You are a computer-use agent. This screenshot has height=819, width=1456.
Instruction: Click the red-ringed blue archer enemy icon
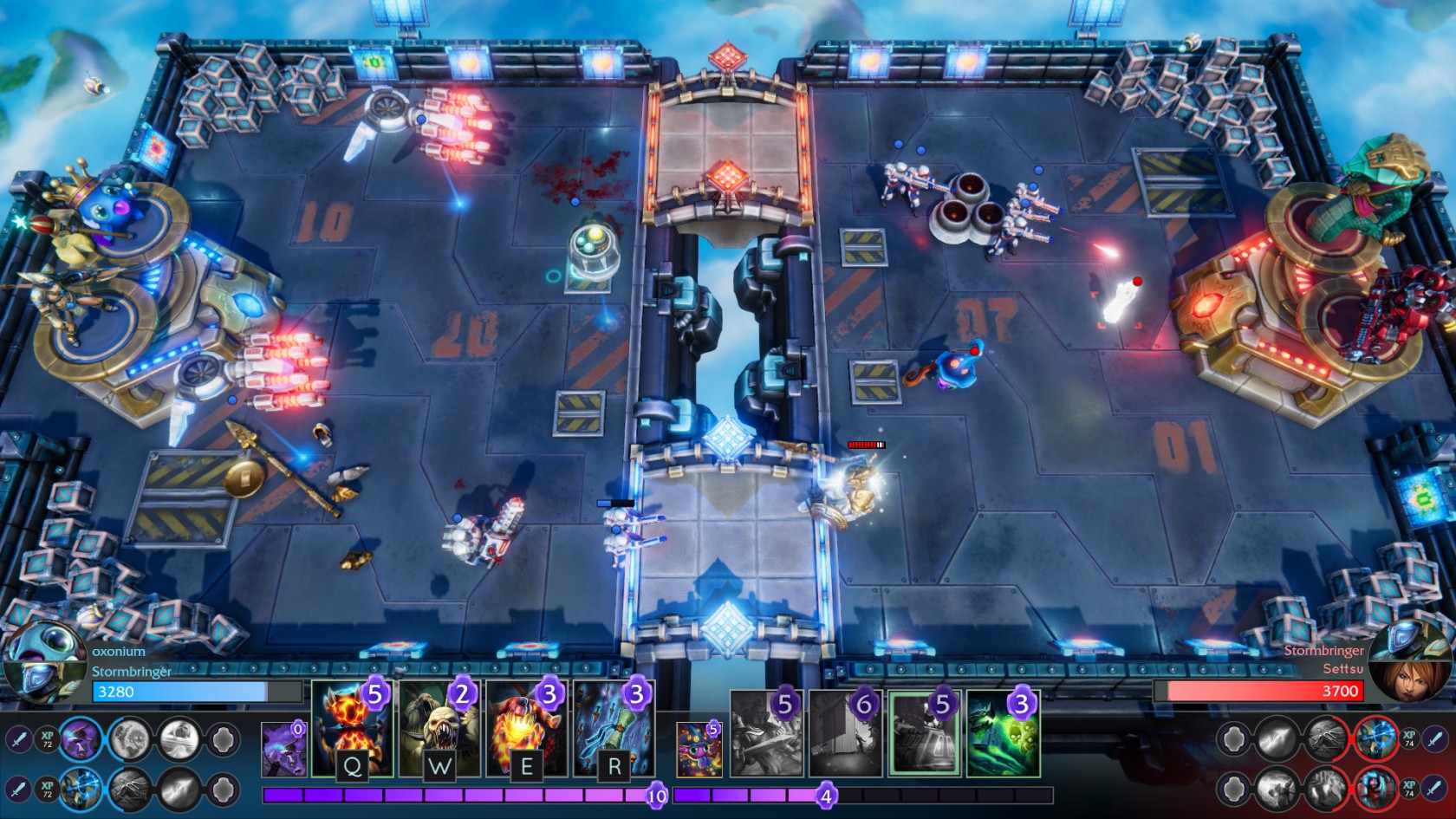tap(1375, 739)
